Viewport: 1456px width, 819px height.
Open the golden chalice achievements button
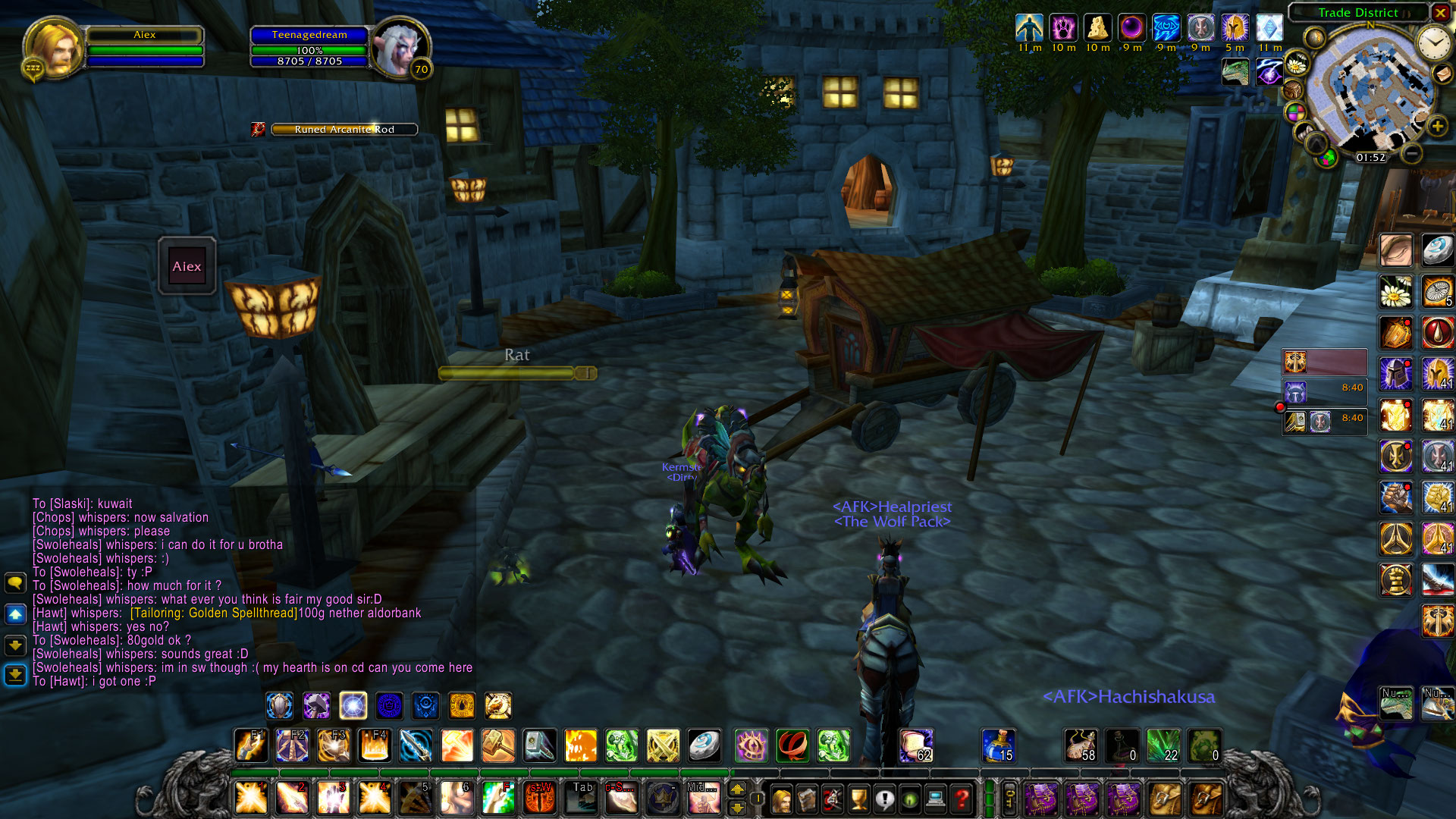(858, 799)
